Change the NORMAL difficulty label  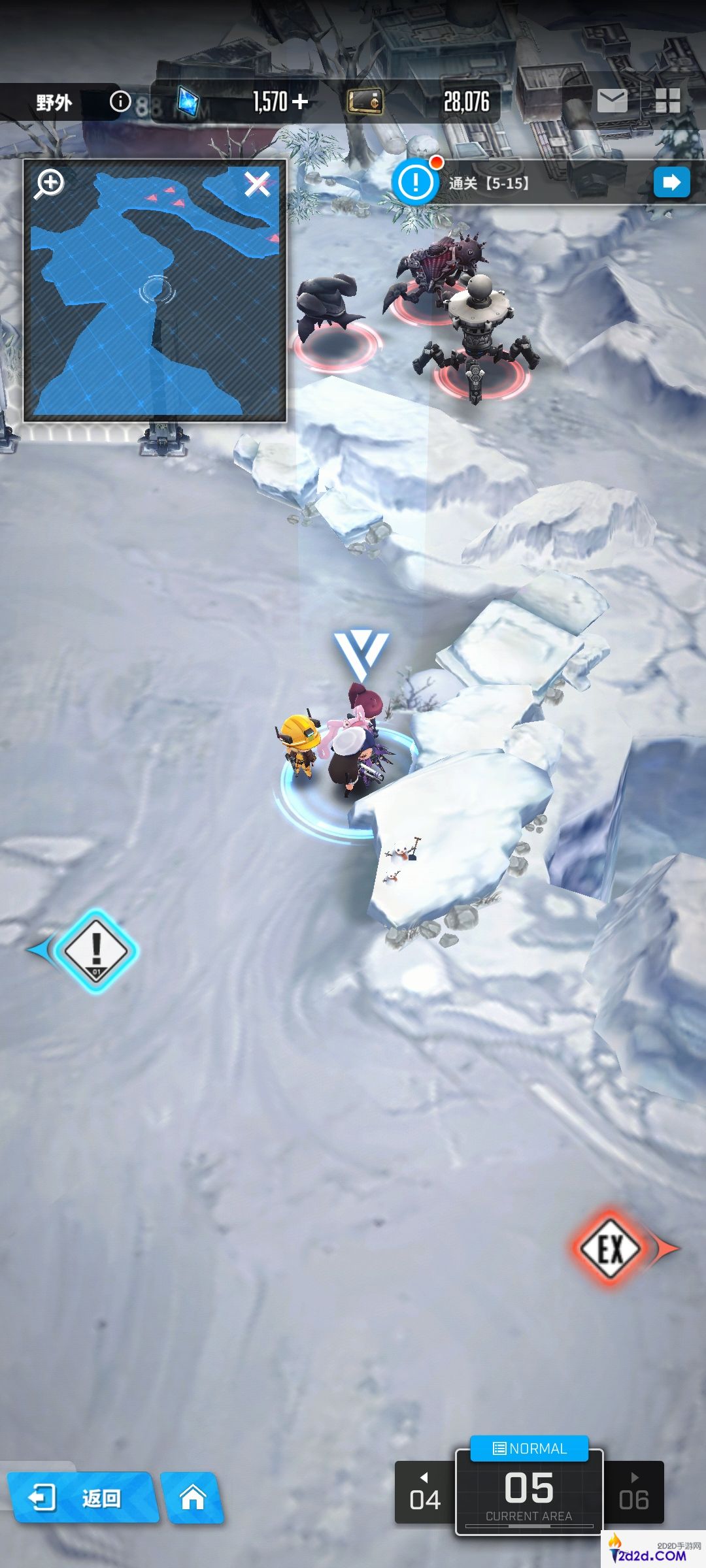coord(529,1448)
